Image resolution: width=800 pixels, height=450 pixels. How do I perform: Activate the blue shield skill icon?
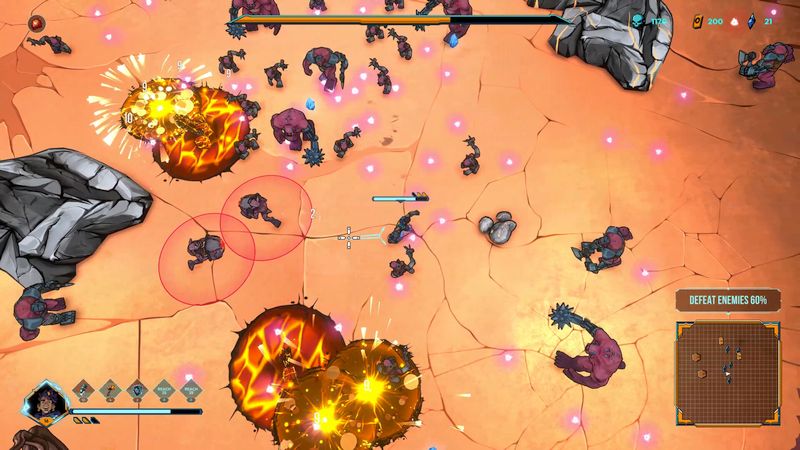click(x=138, y=387)
